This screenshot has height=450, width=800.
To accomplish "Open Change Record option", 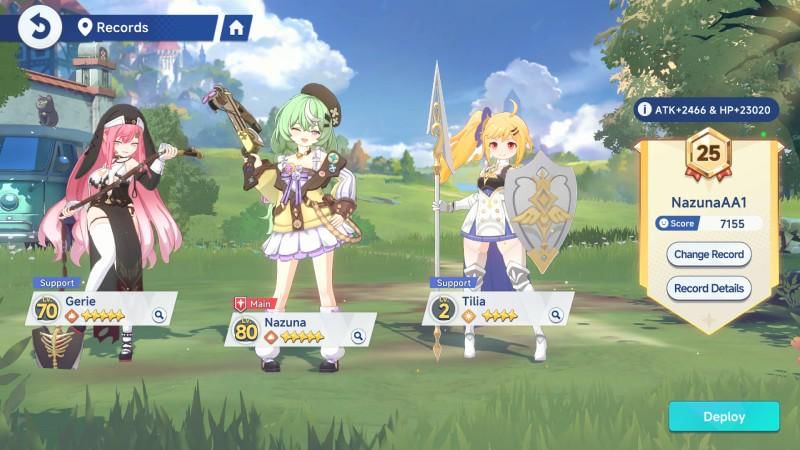I will (x=708, y=254).
